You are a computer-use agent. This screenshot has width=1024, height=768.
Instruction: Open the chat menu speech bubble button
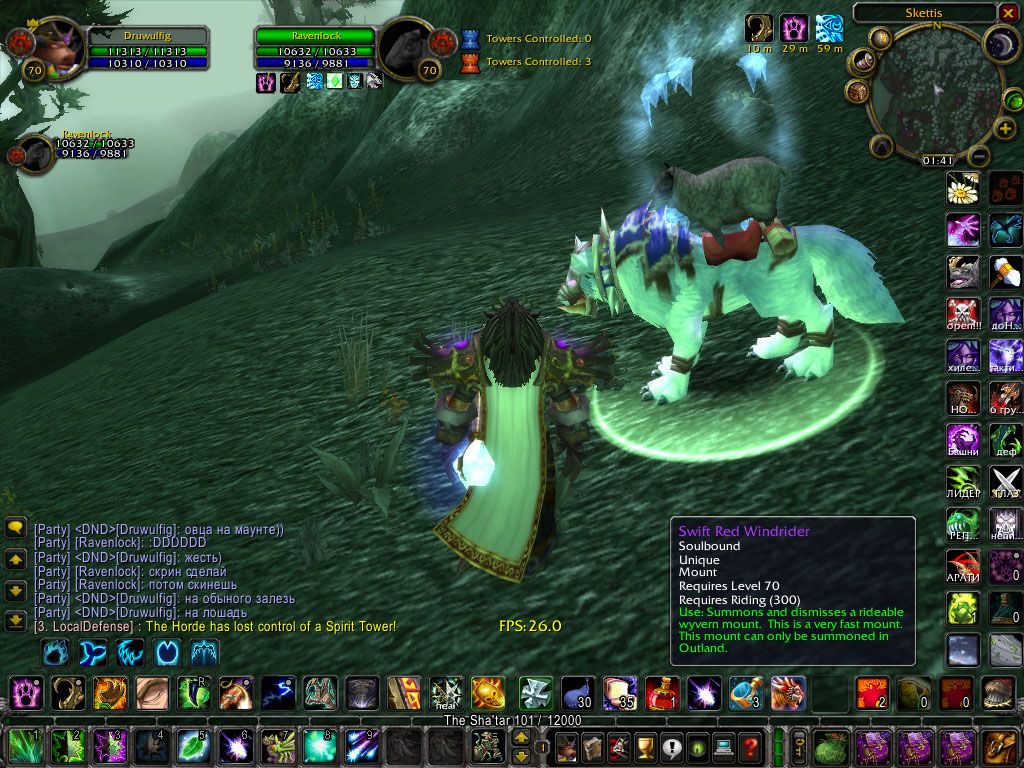pos(15,527)
